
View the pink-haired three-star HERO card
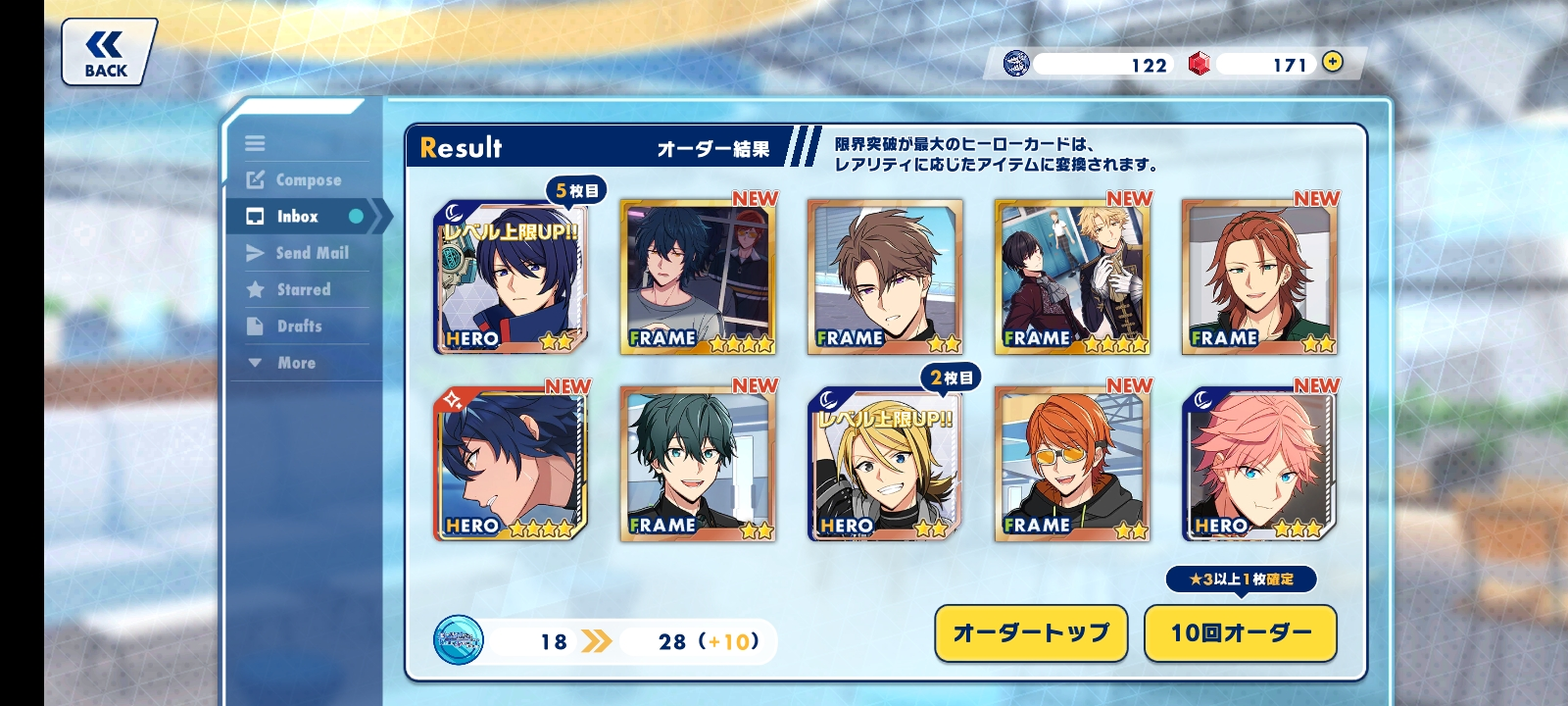[x=1259, y=465]
